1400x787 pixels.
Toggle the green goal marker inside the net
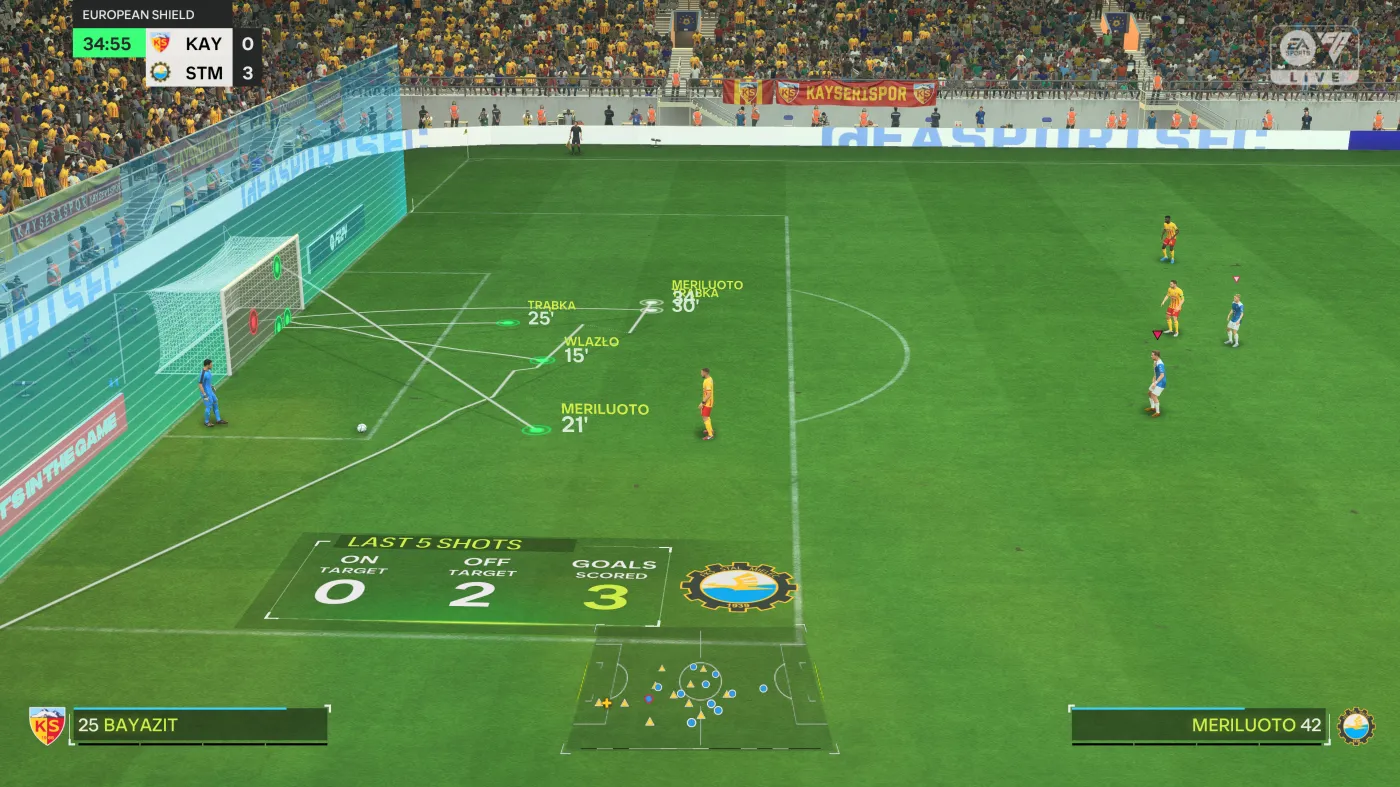point(277,267)
